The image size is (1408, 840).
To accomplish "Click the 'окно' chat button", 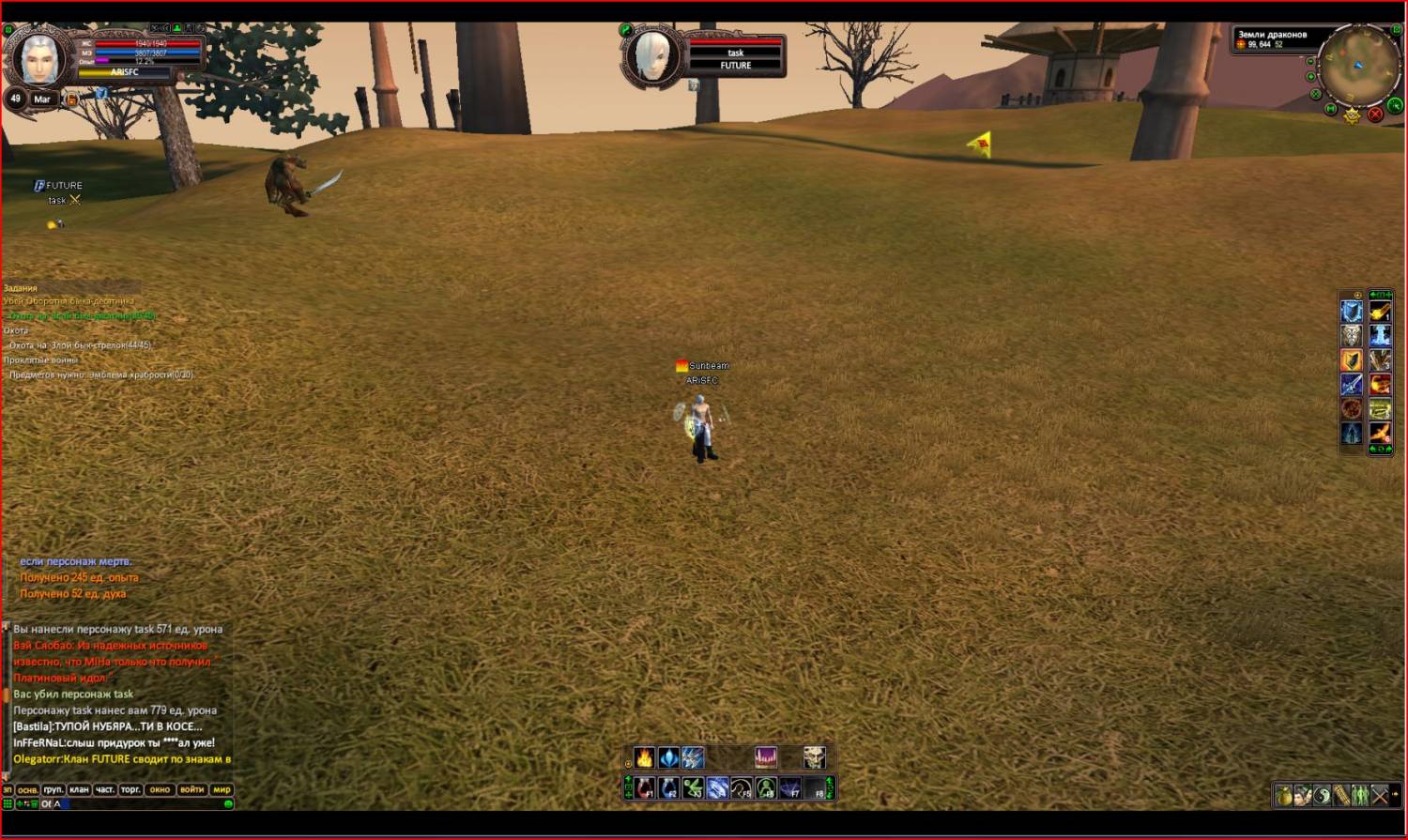I will click(x=161, y=789).
